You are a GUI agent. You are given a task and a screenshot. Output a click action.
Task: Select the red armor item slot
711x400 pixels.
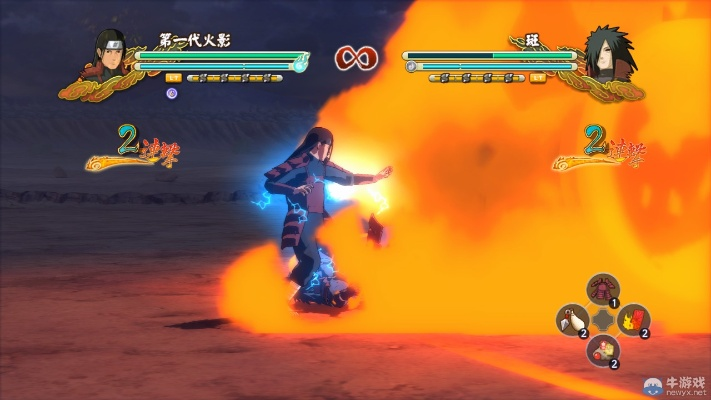[x=602, y=289]
